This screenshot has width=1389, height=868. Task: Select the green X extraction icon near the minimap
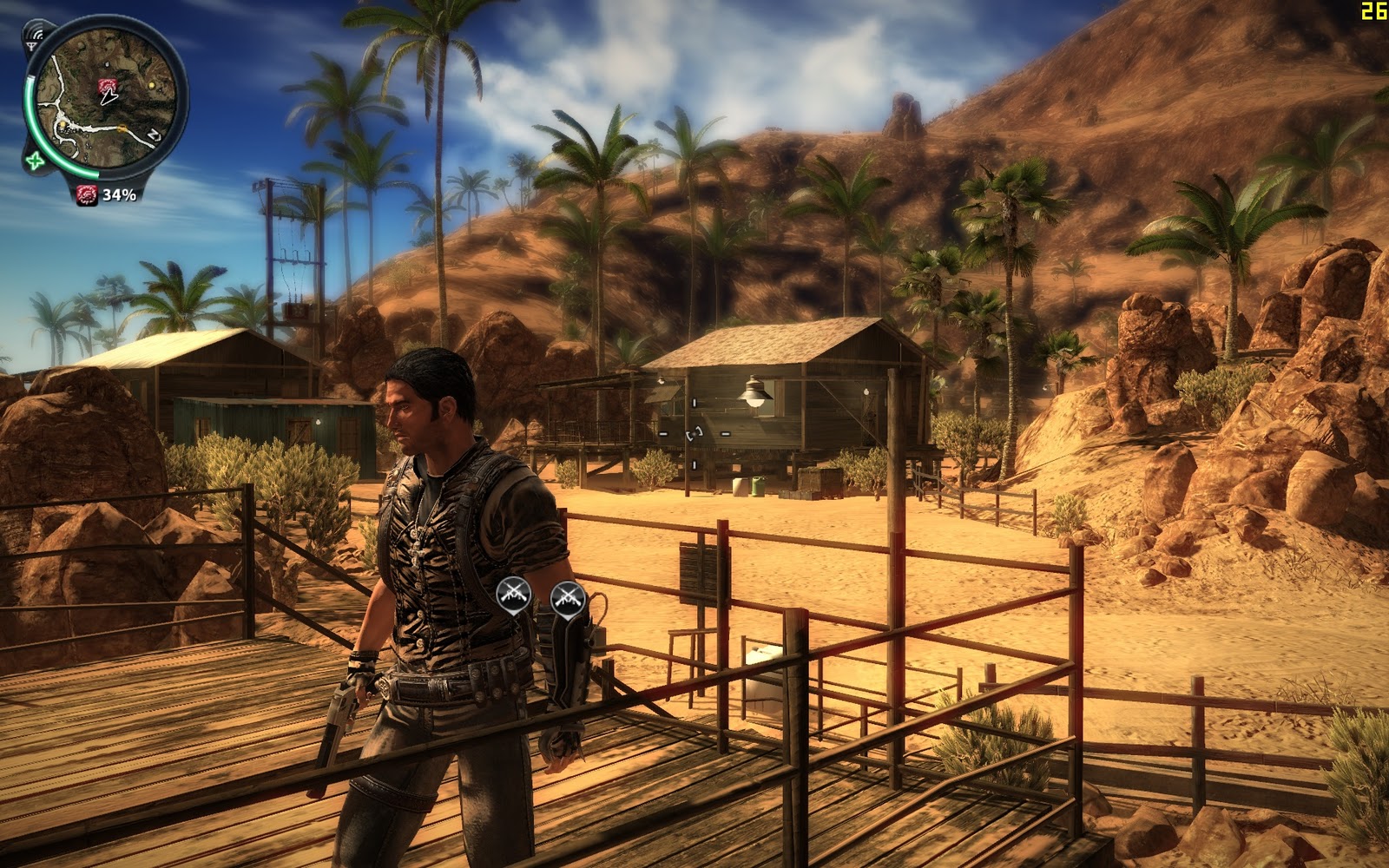coord(35,161)
